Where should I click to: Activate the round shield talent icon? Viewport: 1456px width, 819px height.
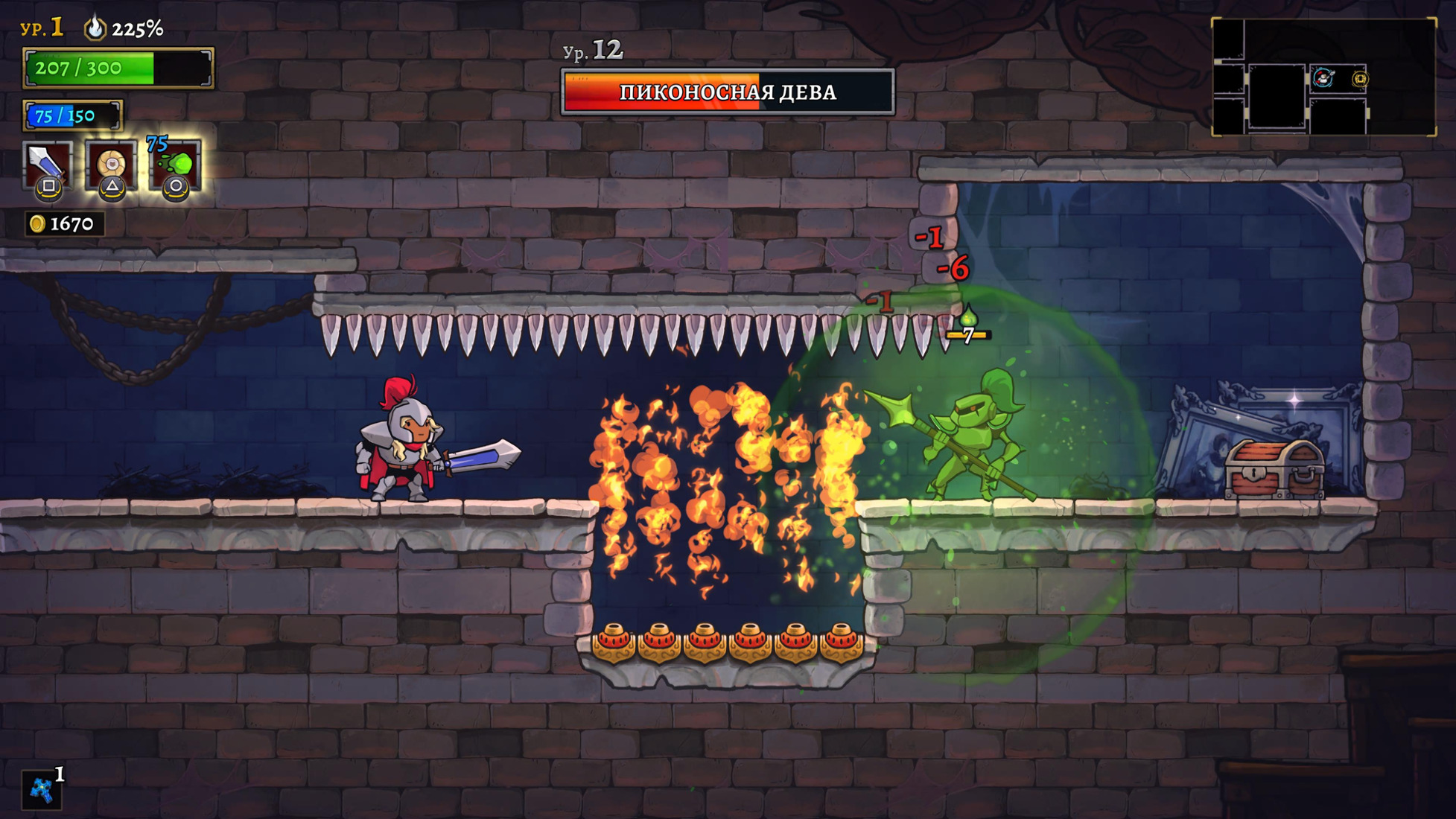click(x=111, y=165)
